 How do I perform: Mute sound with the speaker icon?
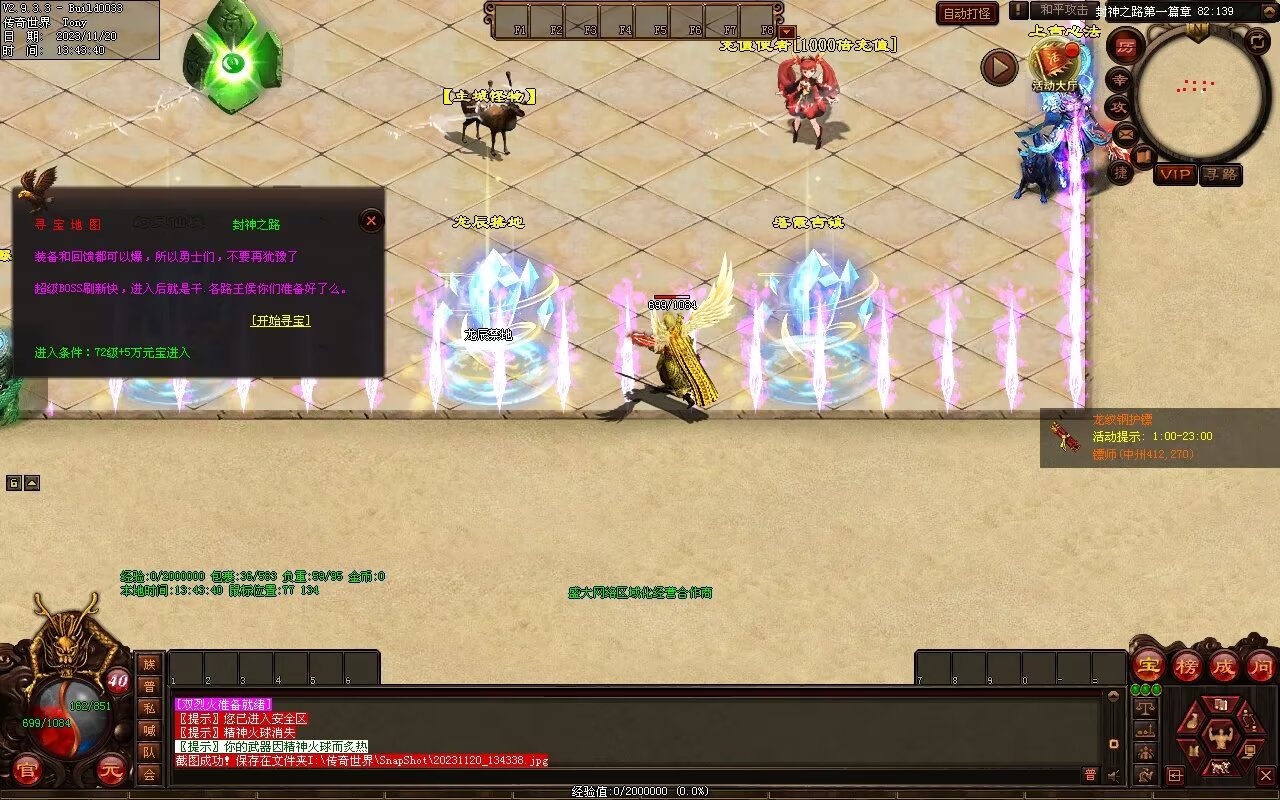(x=1113, y=775)
